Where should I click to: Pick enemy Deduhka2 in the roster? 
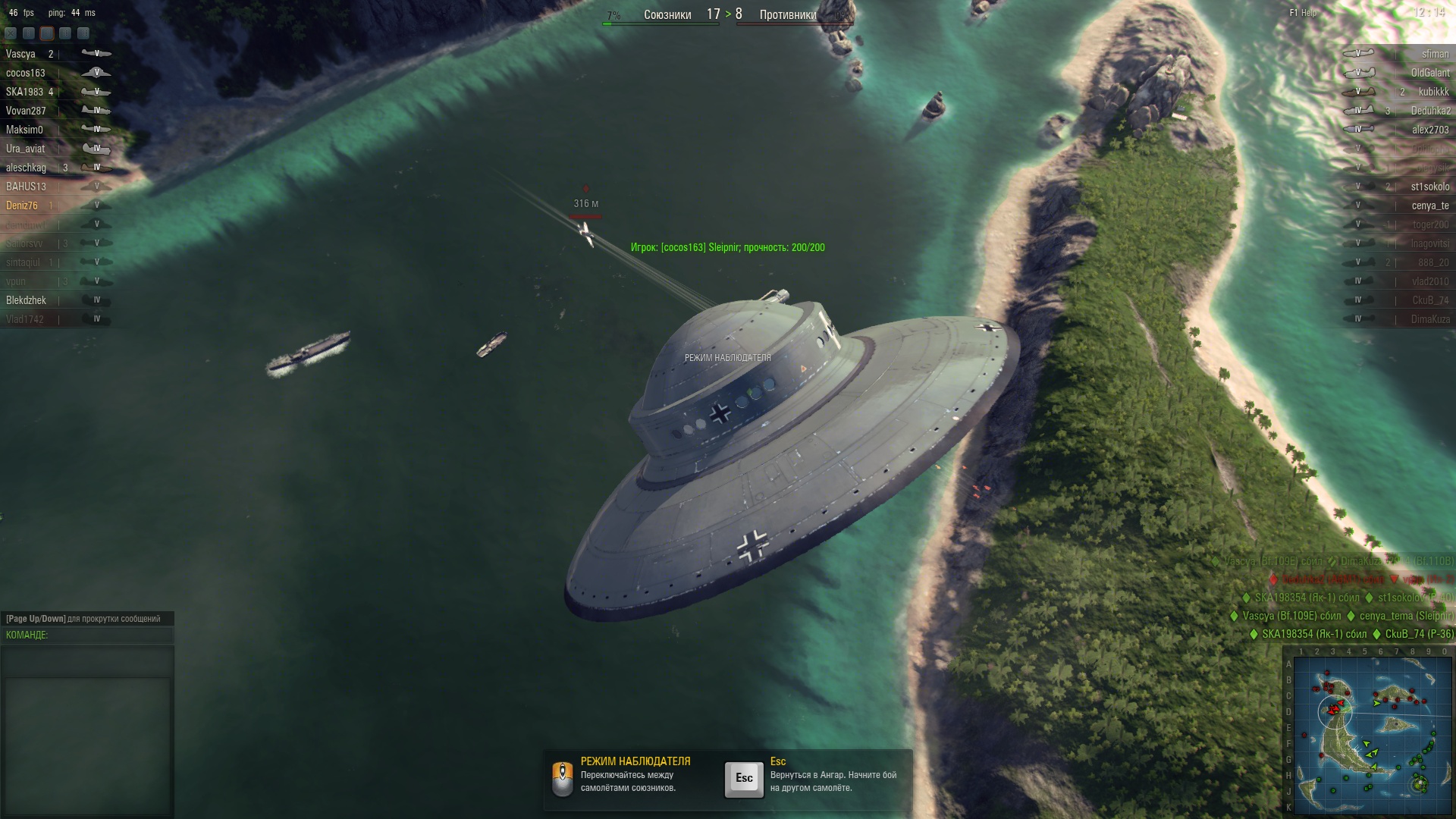pyautogui.click(x=1430, y=111)
